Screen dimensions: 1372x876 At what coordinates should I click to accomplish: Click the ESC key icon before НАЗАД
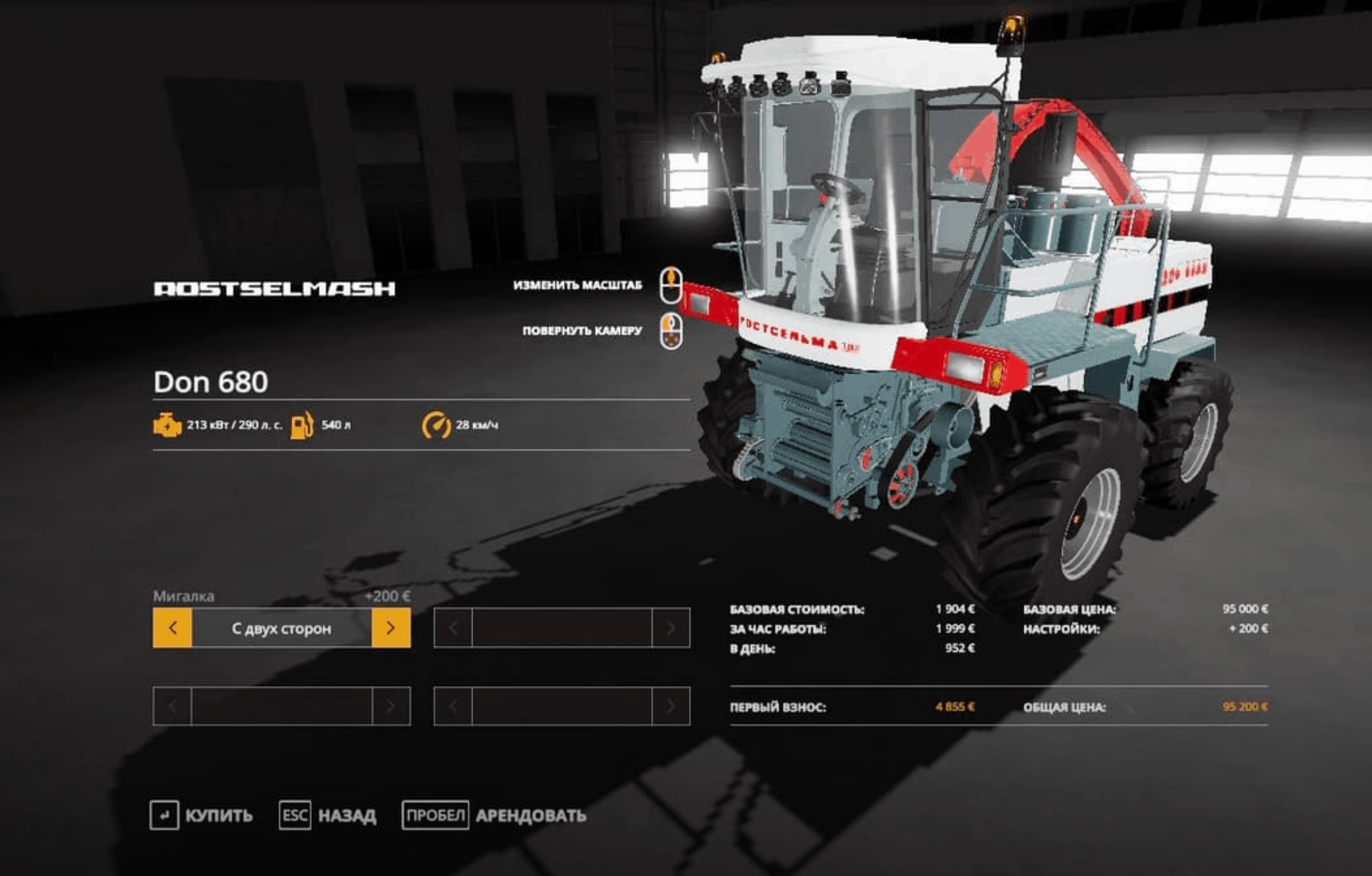coord(296,815)
